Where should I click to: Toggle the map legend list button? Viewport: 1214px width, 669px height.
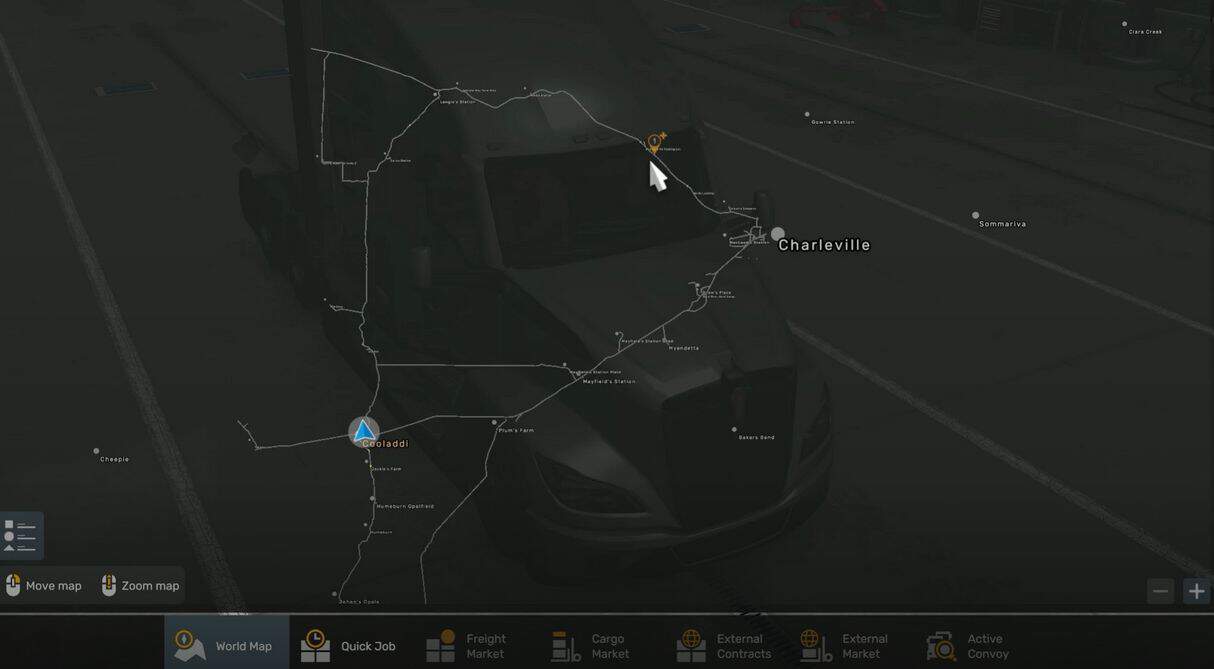[21, 535]
